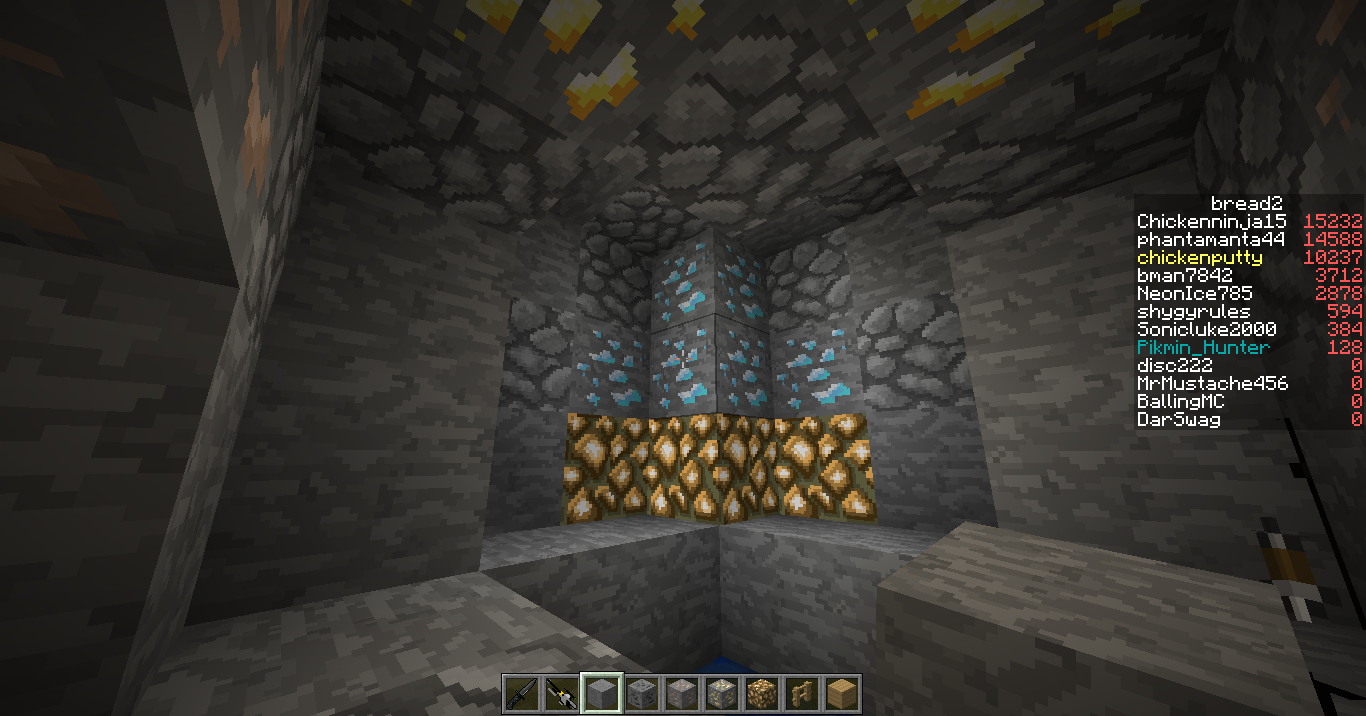The height and width of the screenshot is (716, 1366).
Task: Select the coal ore block slot
Action: [x=641, y=693]
